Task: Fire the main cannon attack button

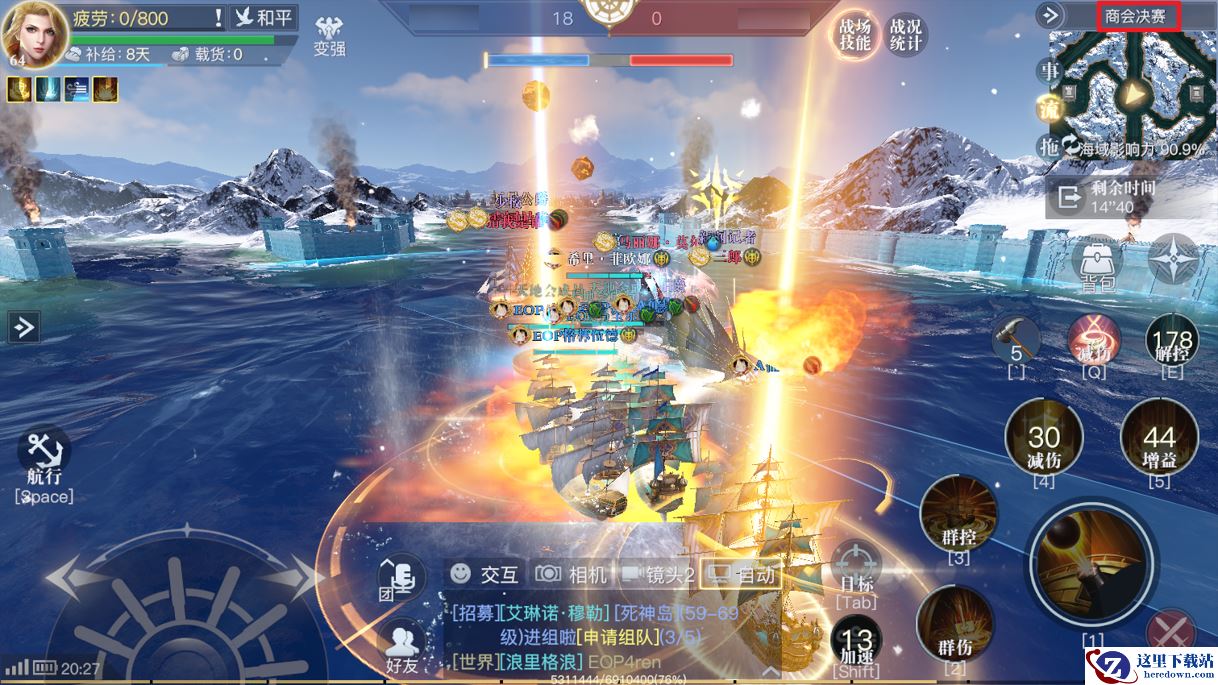Action: 1091,564
